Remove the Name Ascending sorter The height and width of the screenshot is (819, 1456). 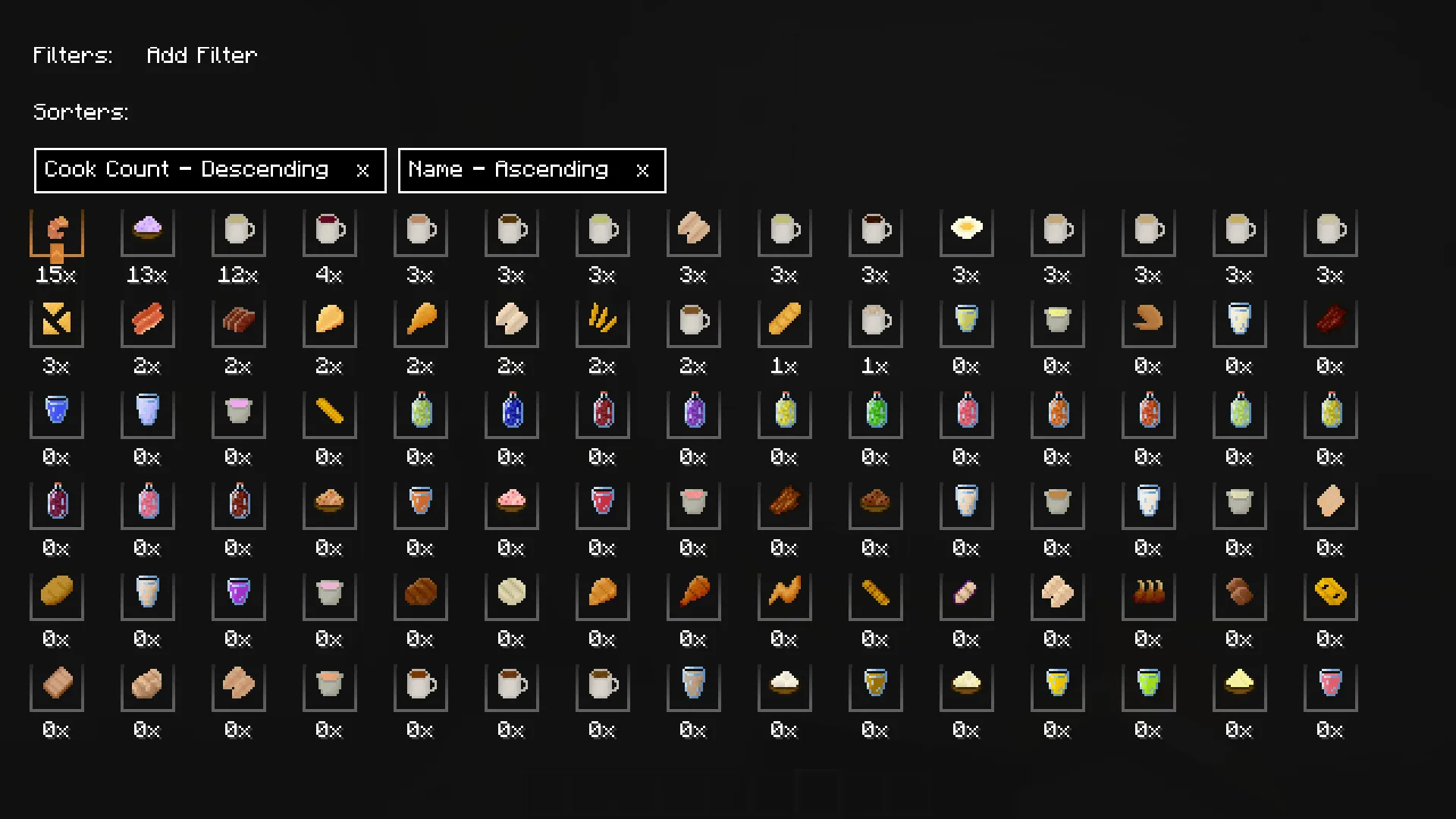pyautogui.click(x=642, y=170)
